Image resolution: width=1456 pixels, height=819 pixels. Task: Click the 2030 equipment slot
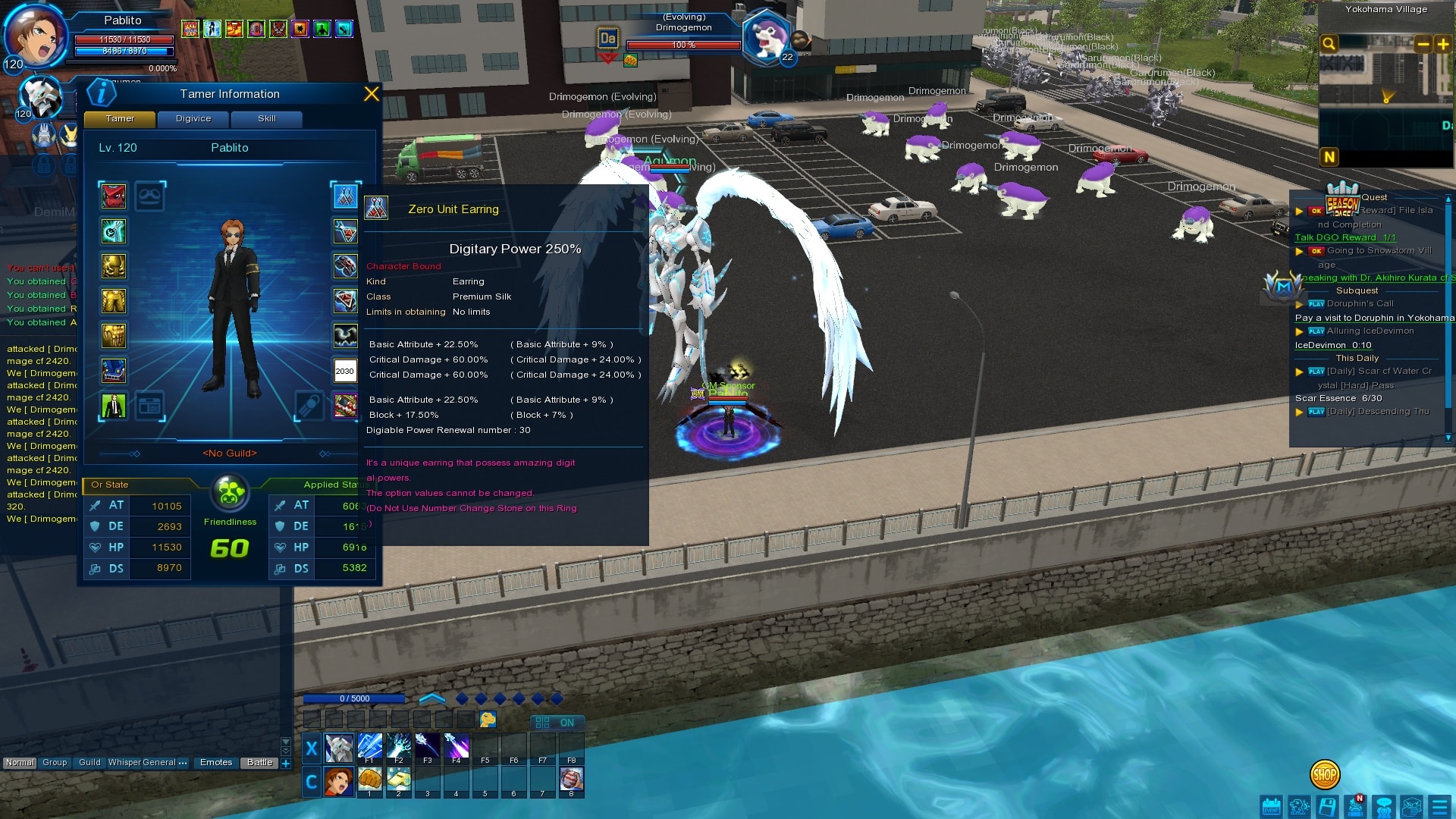[345, 371]
